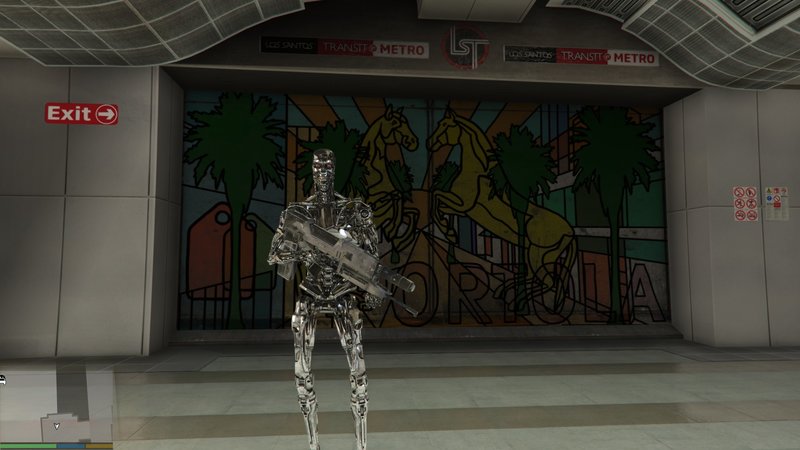Click the white player arrow on the minimap
Screen dimensions: 800x450
[57, 426]
